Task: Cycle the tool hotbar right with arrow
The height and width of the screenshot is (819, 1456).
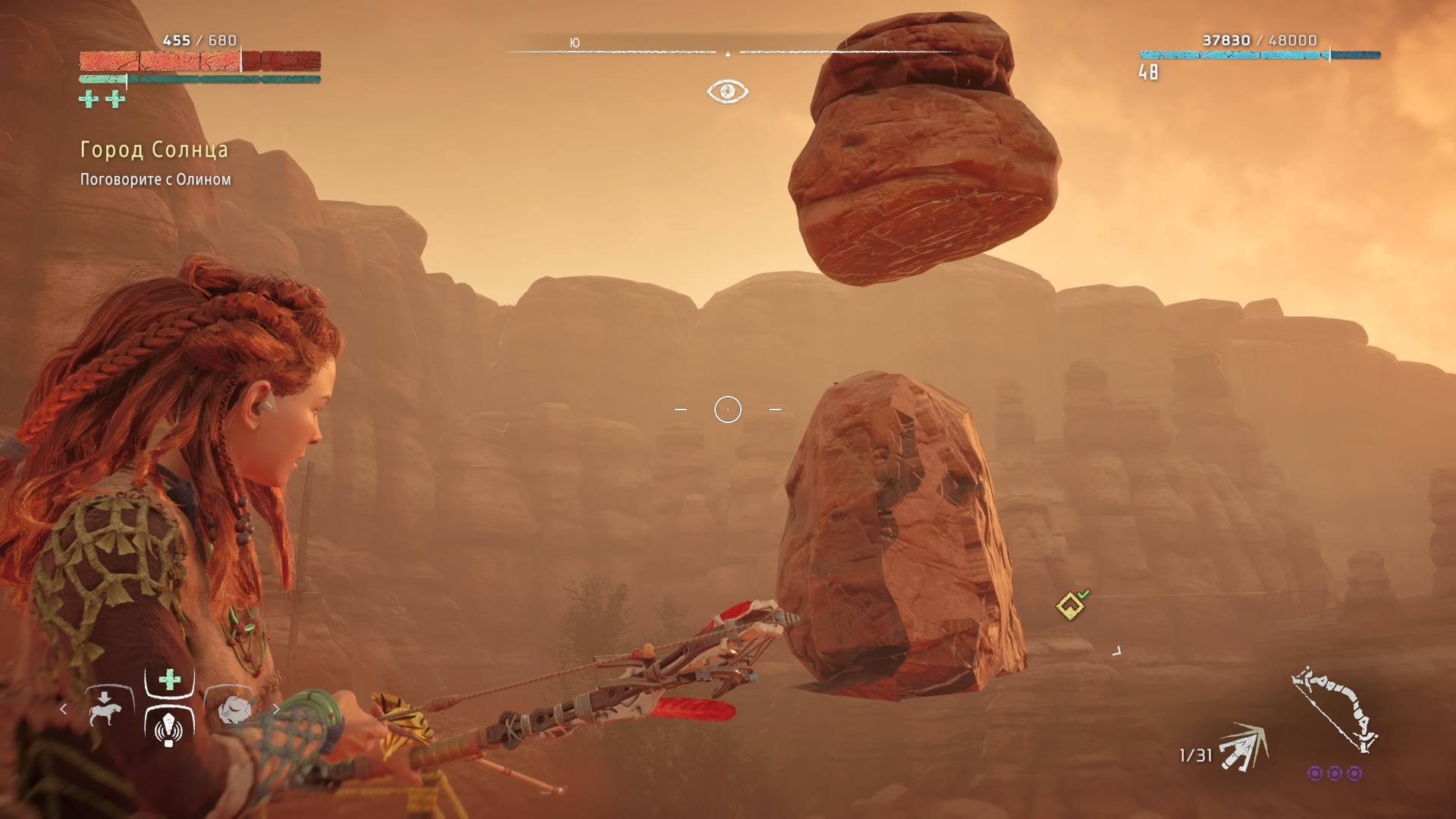Action: [277, 709]
